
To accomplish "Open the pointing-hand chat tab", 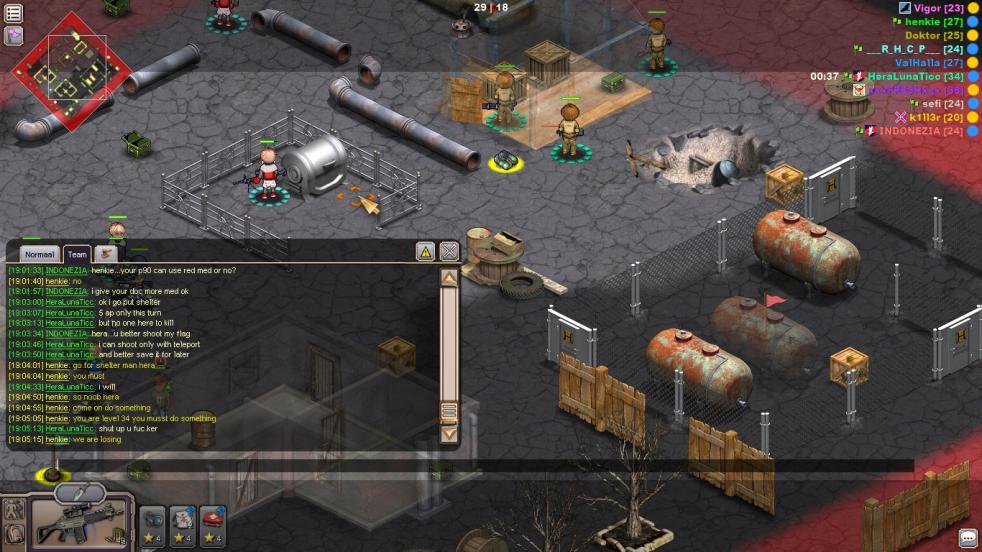I will pyautogui.click(x=106, y=254).
